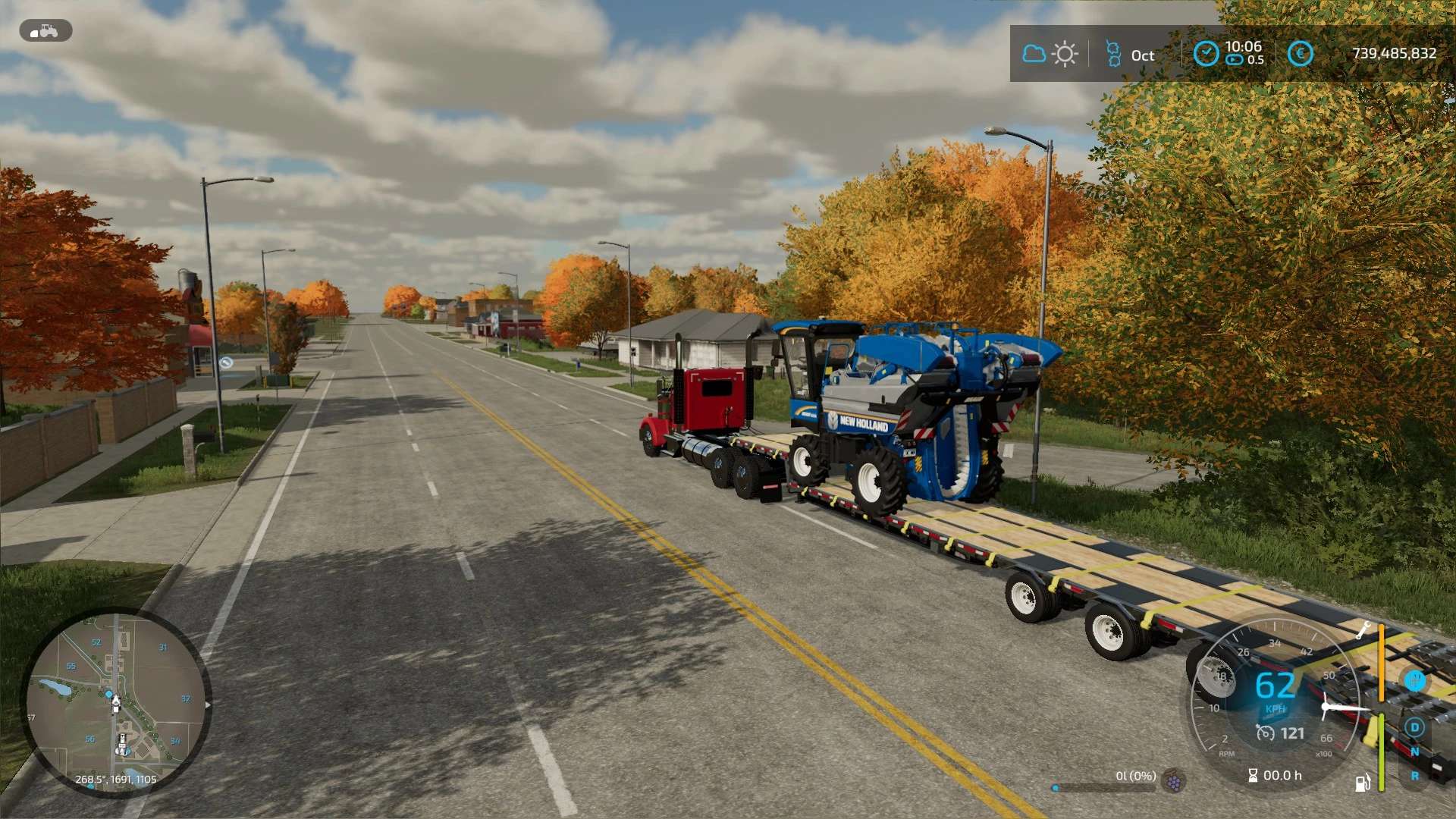Click the cruise control speed icon

[x=1265, y=733]
